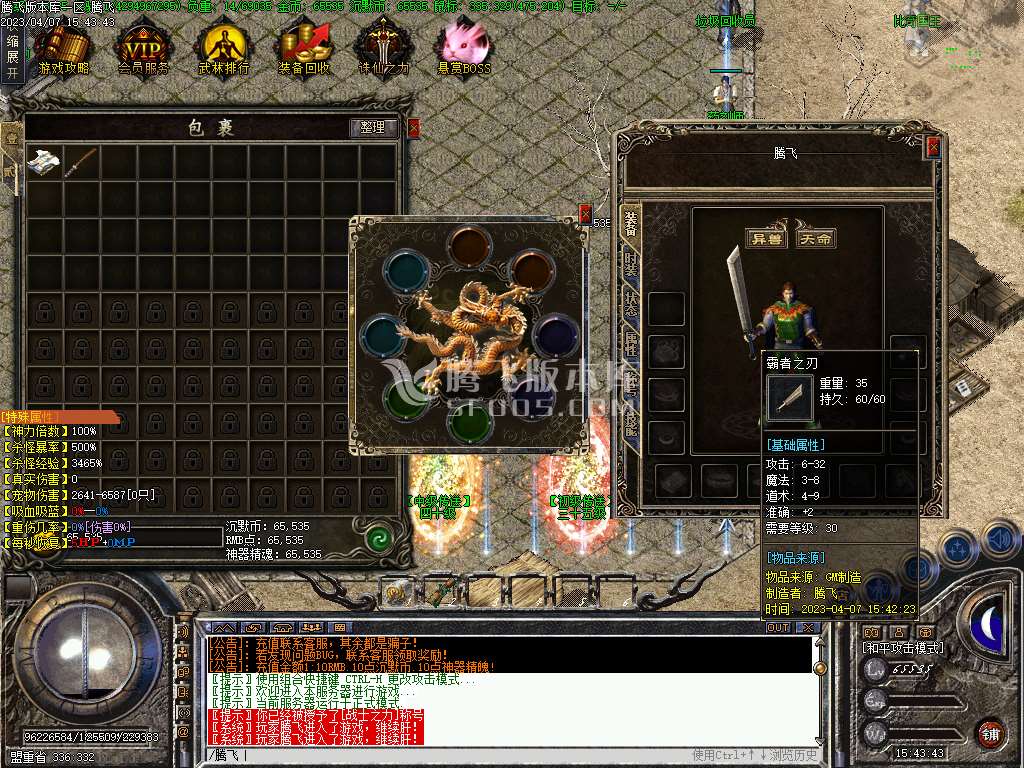This screenshot has width=1024, height=768.
Task: Click the 天命 button on the character panel
Action: point(815,238)
